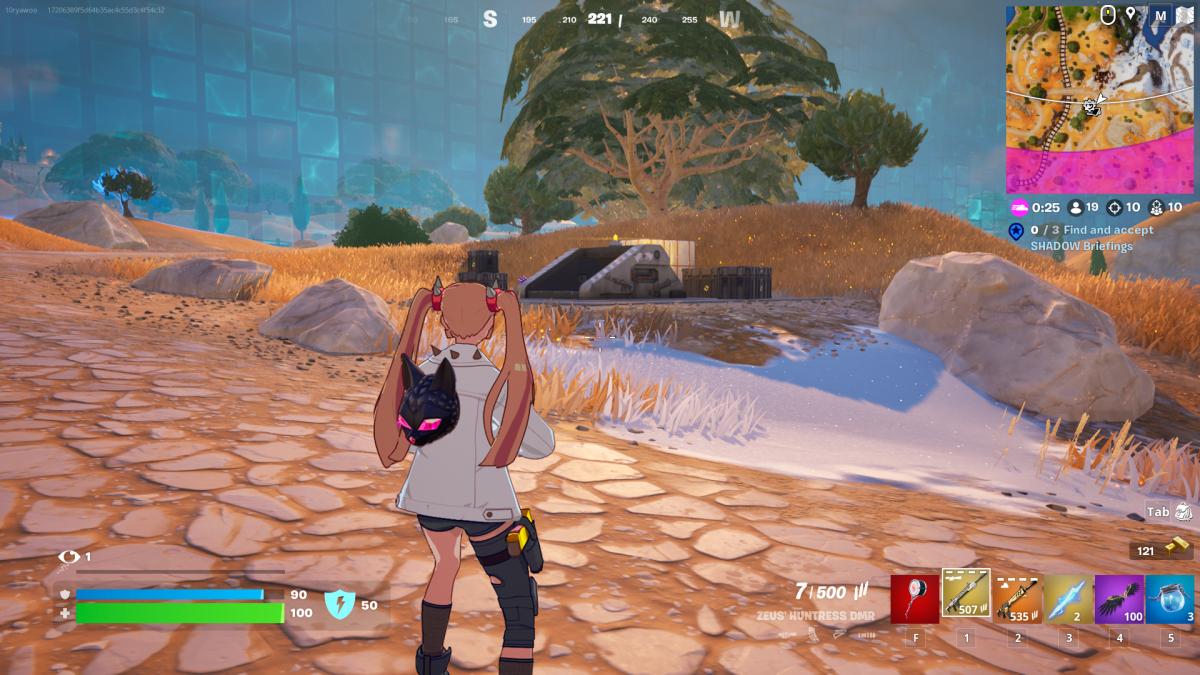The image size is (1200, 675).
Task: Select the blue shield potion jar slot
Action: [x=1170, y=598]
